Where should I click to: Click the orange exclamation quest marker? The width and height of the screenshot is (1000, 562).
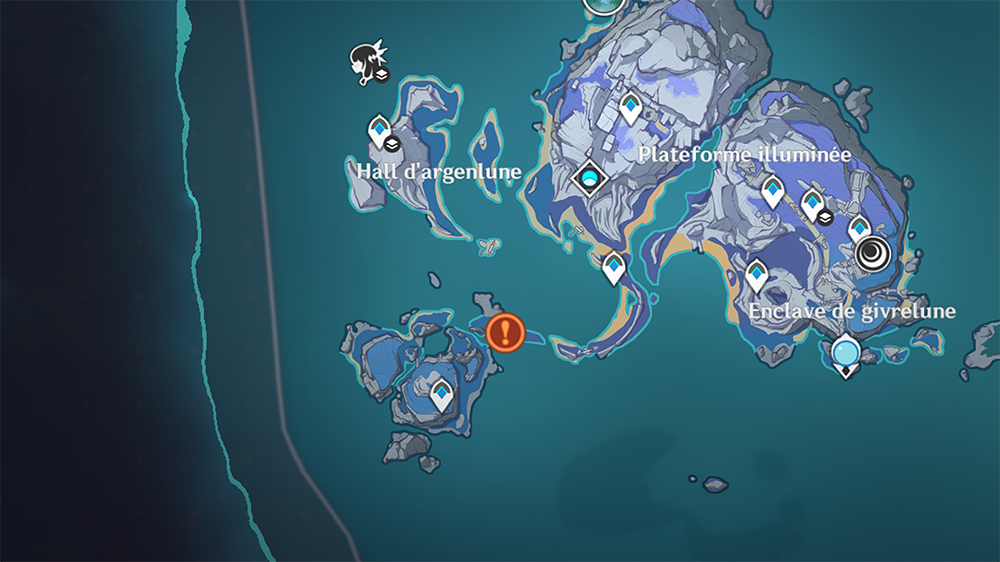(x=505, y=332)
